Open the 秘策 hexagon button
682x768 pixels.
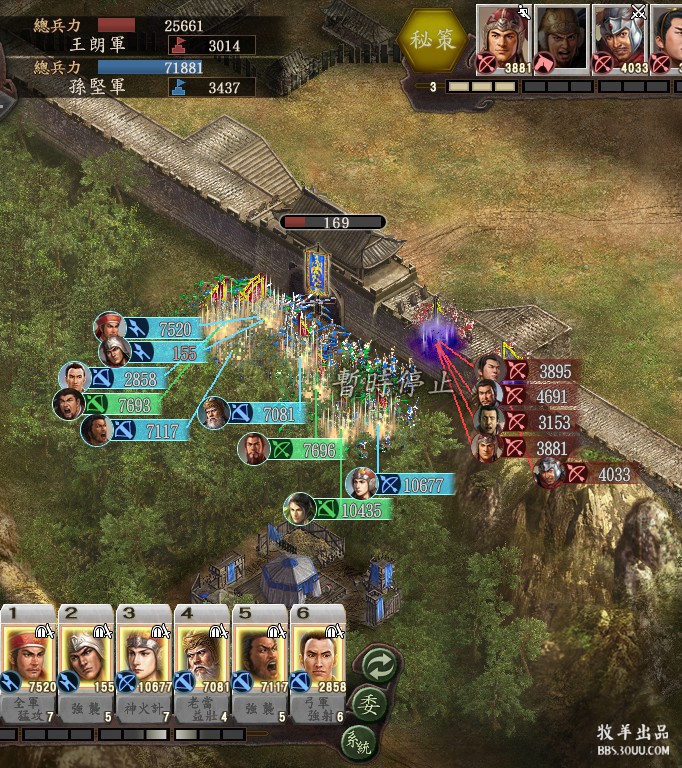(x=431, y=40)
